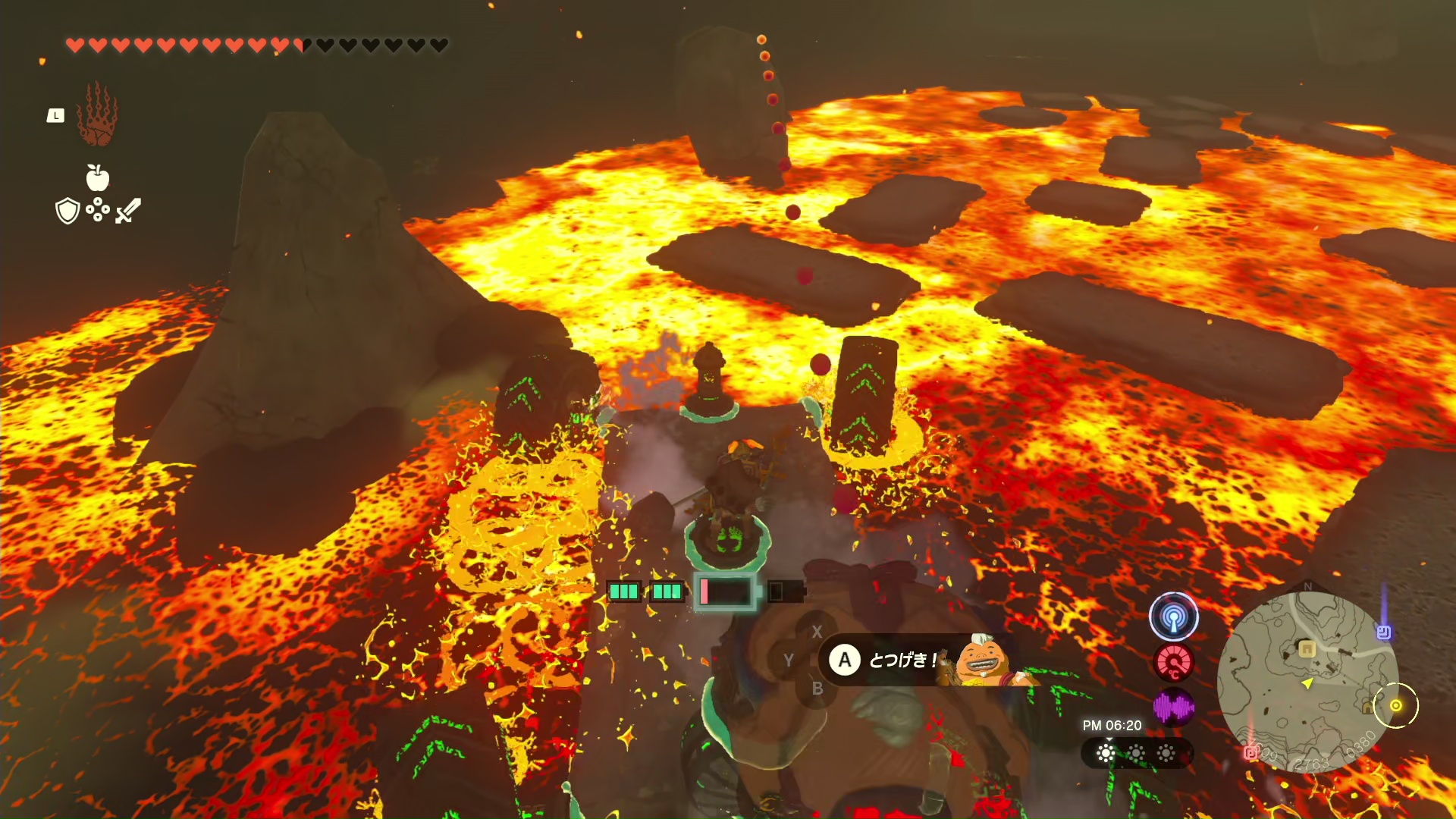Screen dimensions: 1456x819
Task: Click the red temperature gauge icon
Action: tap(1173, 663)
